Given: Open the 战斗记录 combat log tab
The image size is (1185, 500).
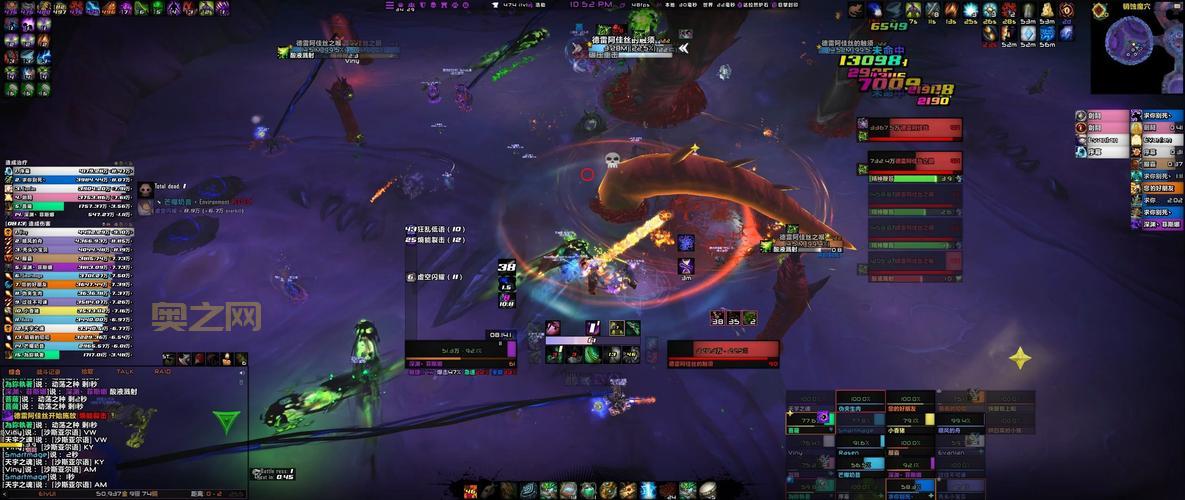Looking at the screenshot, I should 49,371.
